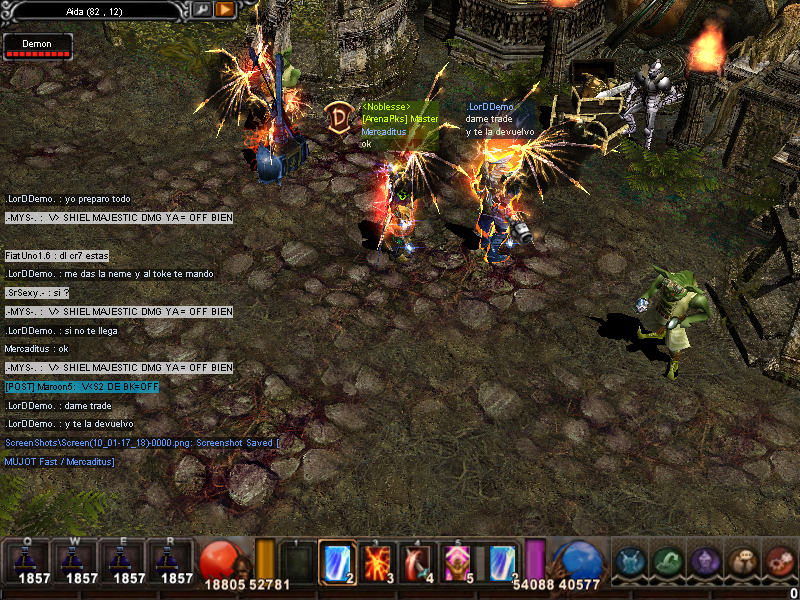Activate skill slot 3 red burst
Image resolution: width=800 pixels, height=600 pixels.
point(379,562)
